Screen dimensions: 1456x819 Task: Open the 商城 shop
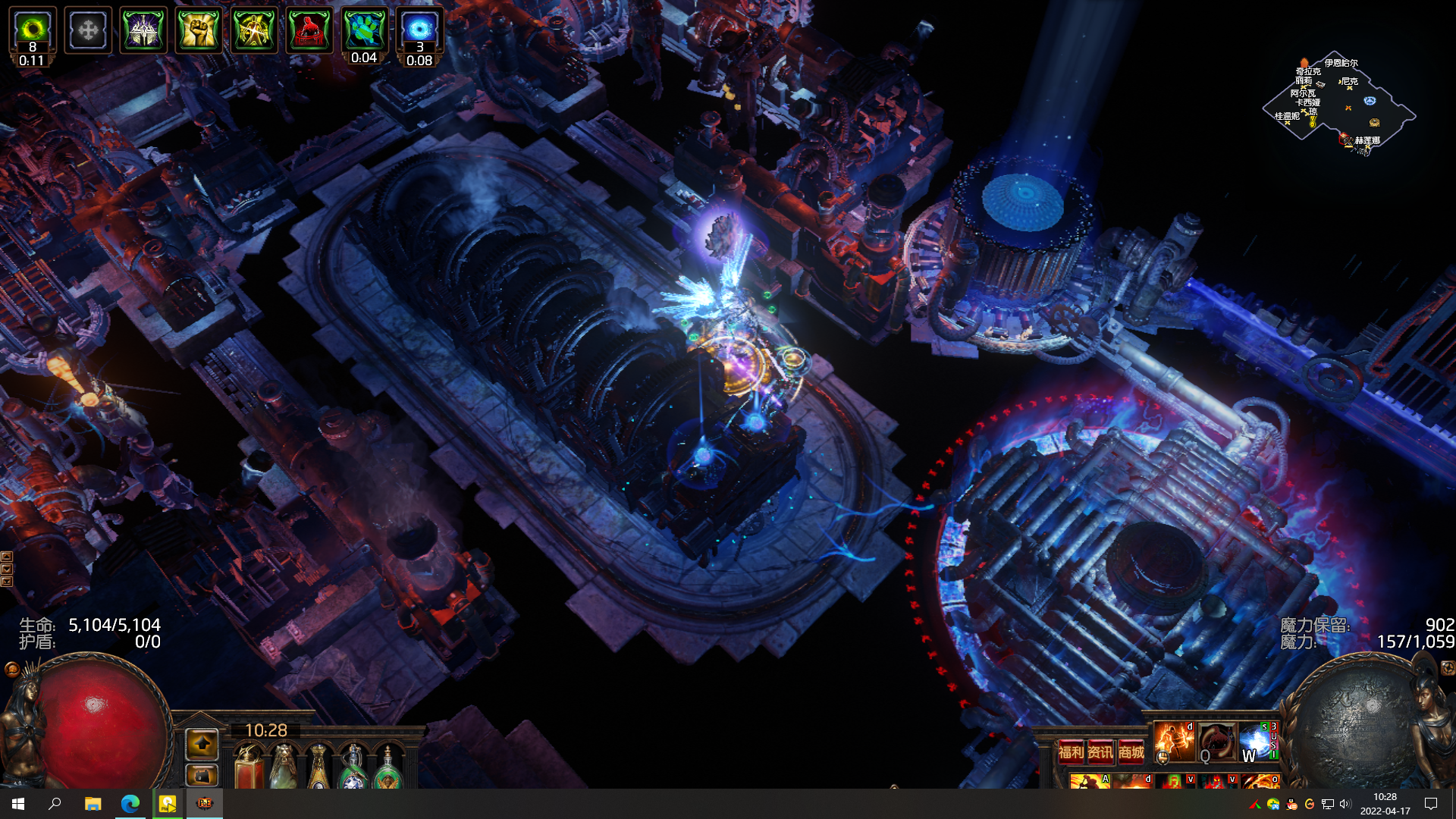[x=1131, y=752]
